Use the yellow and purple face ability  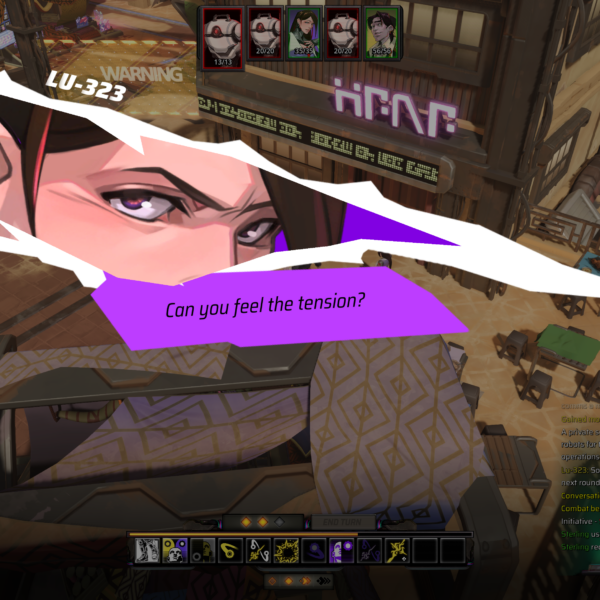174,550
